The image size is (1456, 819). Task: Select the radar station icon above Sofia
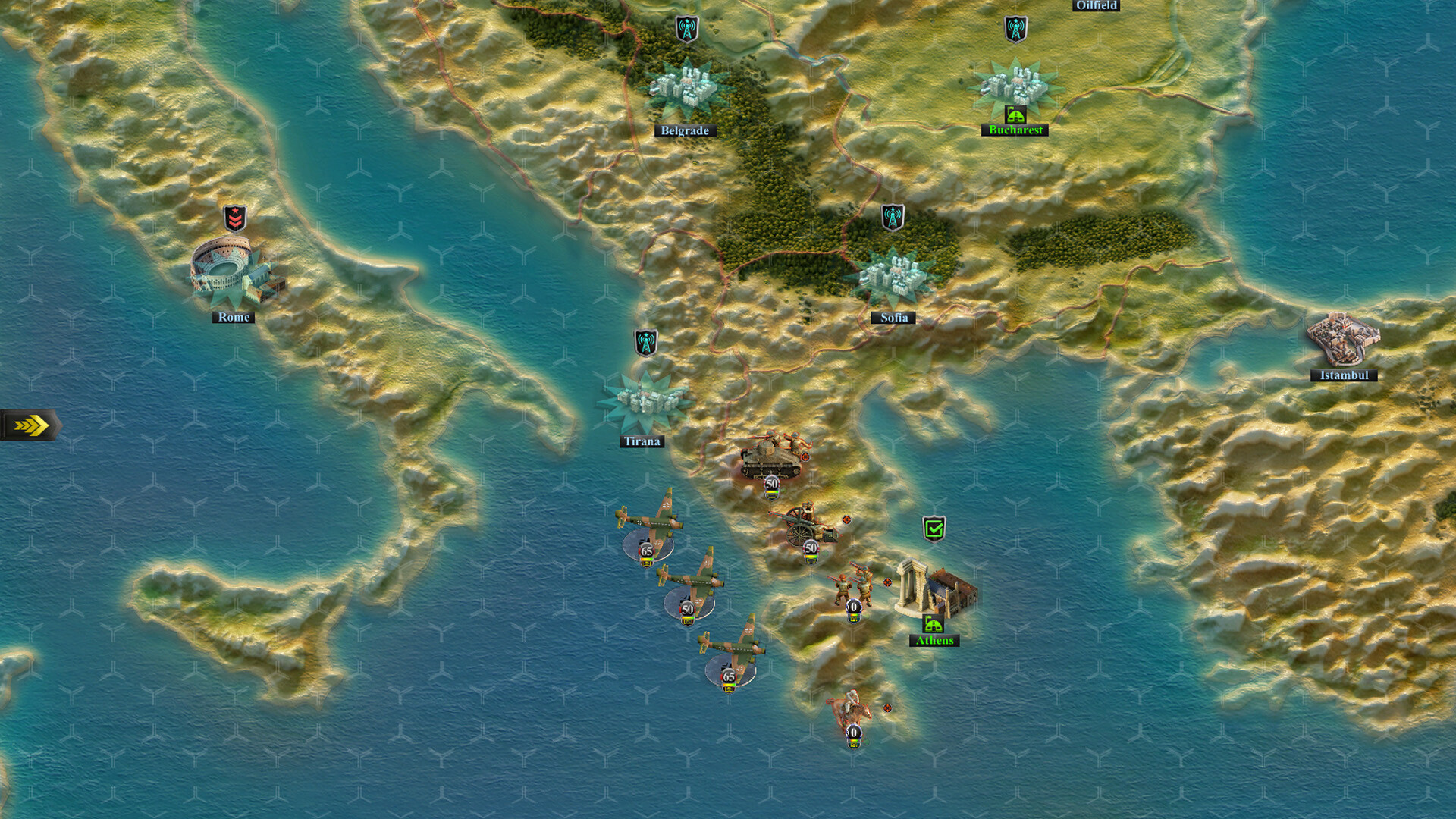[x=893, y=218]
